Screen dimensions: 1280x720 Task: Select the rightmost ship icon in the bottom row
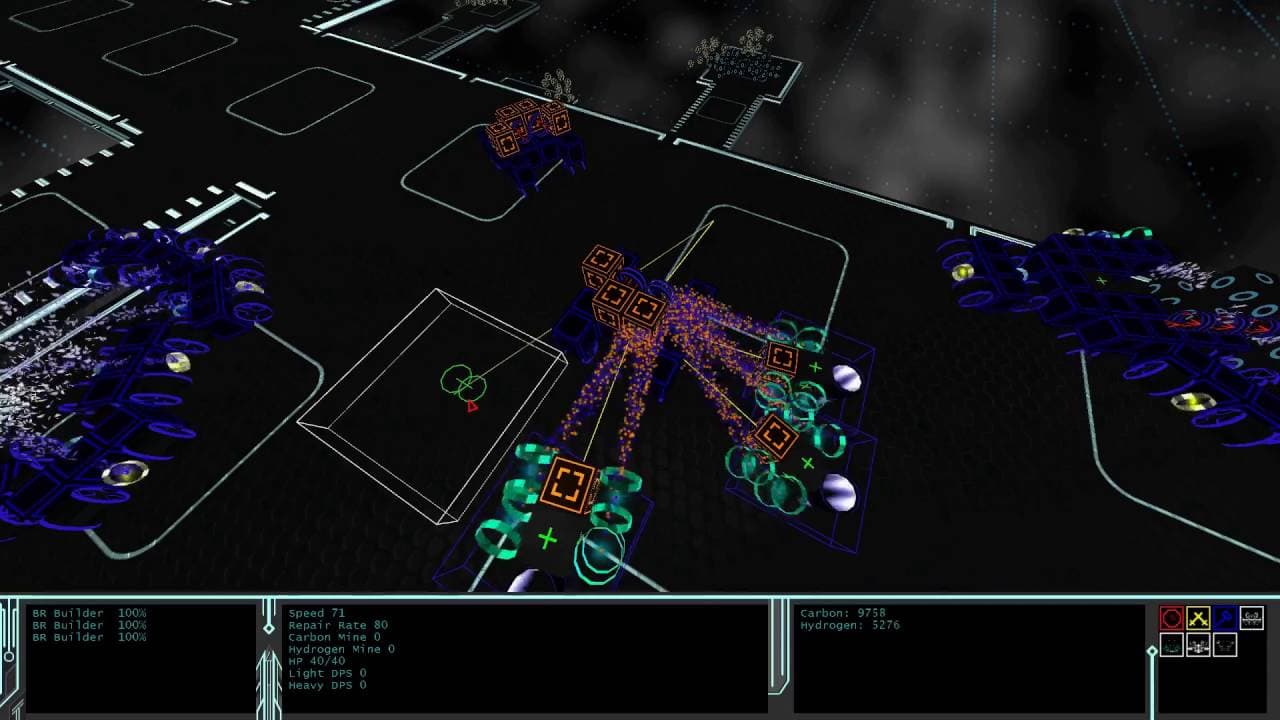point(1224,645)
